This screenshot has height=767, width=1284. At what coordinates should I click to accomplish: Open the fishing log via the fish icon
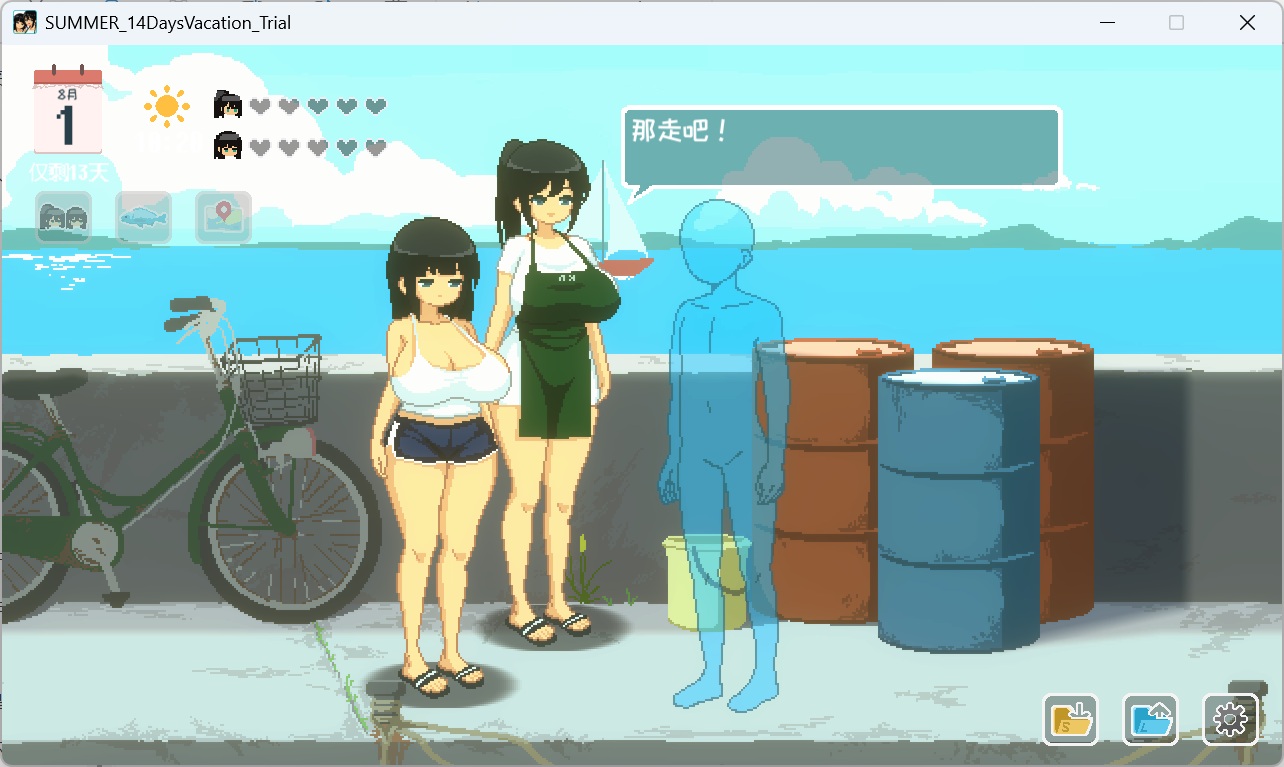pyautogui.click(x=143, y=216)
